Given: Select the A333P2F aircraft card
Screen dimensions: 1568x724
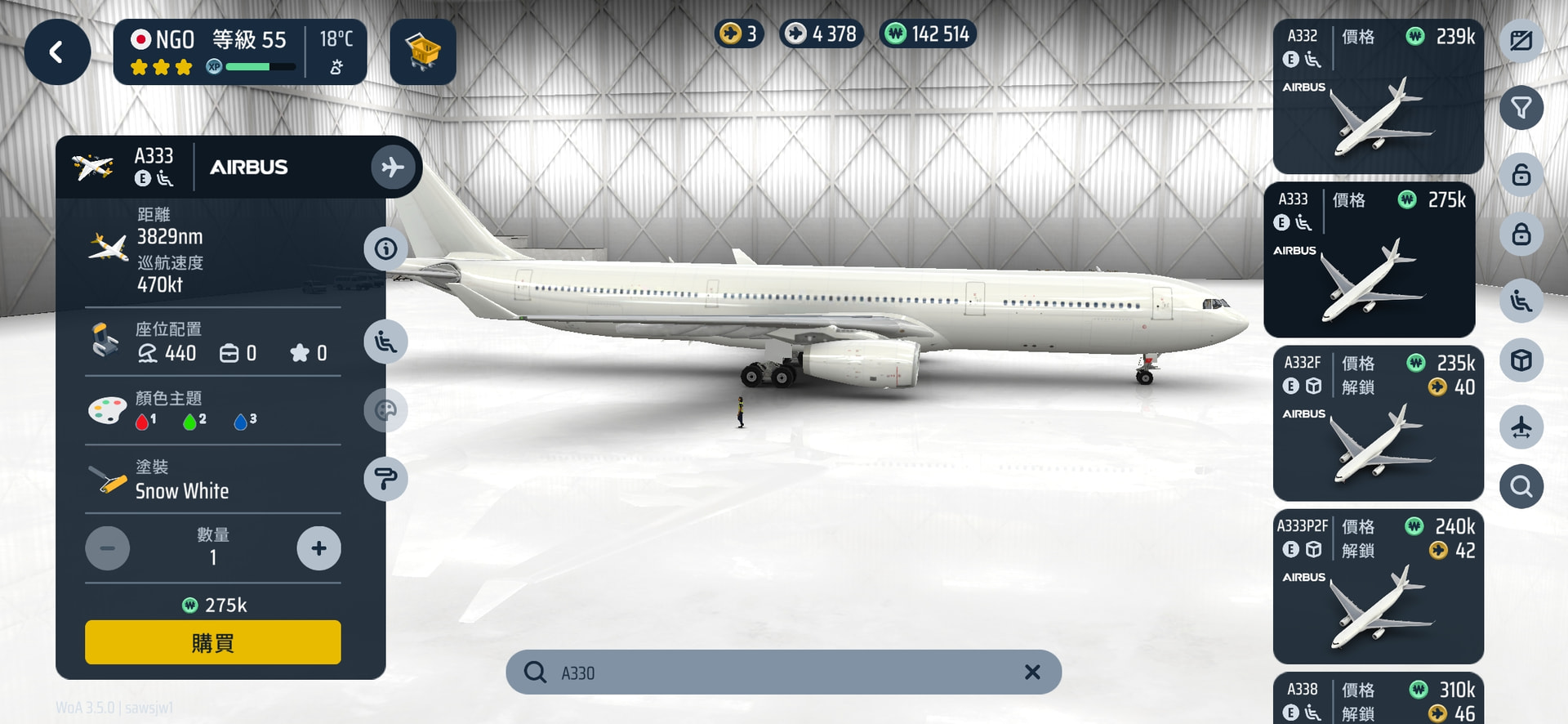Looking at the screenshot, I should point(1378,587).
